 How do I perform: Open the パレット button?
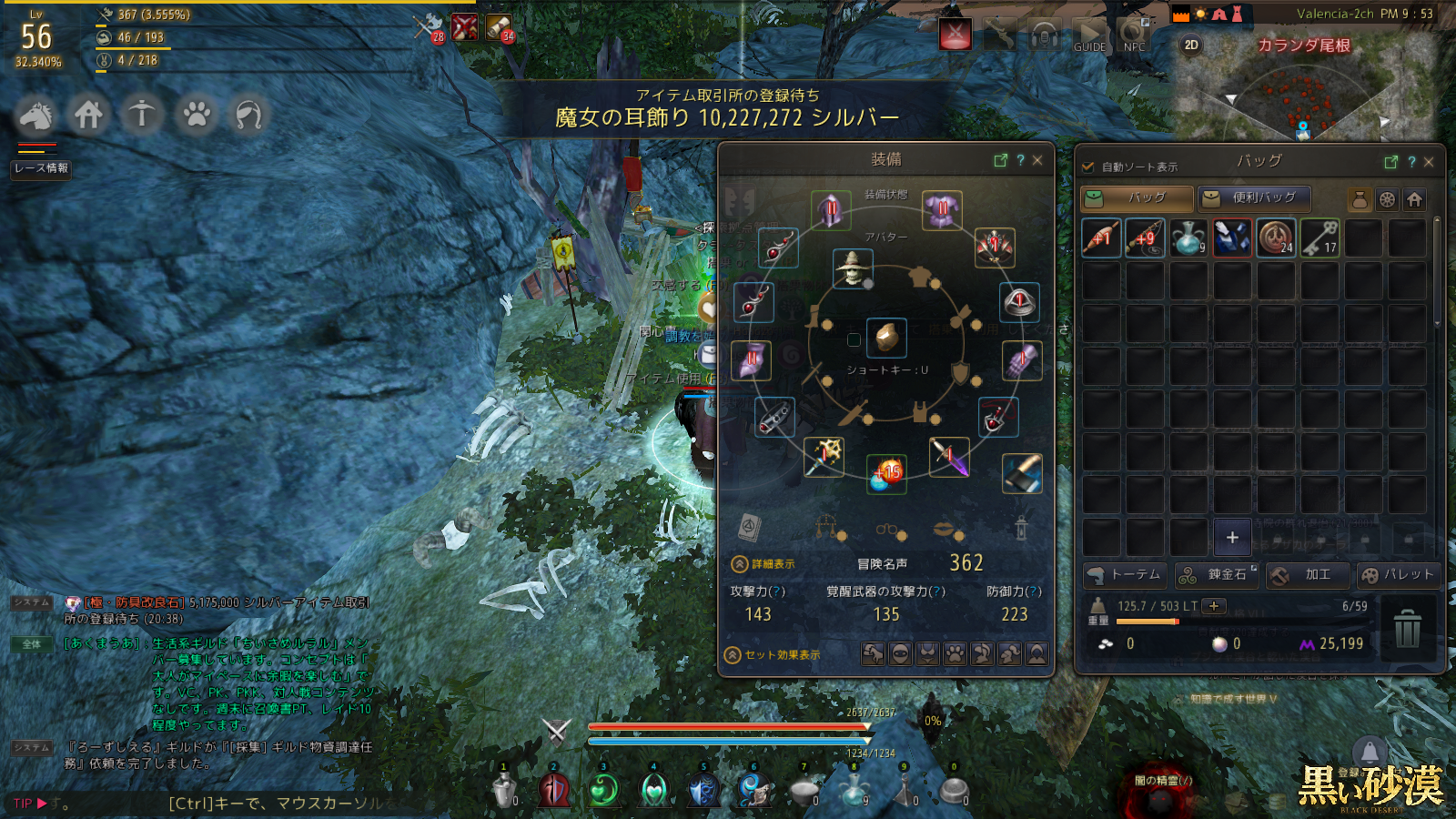coord(1398,575)
